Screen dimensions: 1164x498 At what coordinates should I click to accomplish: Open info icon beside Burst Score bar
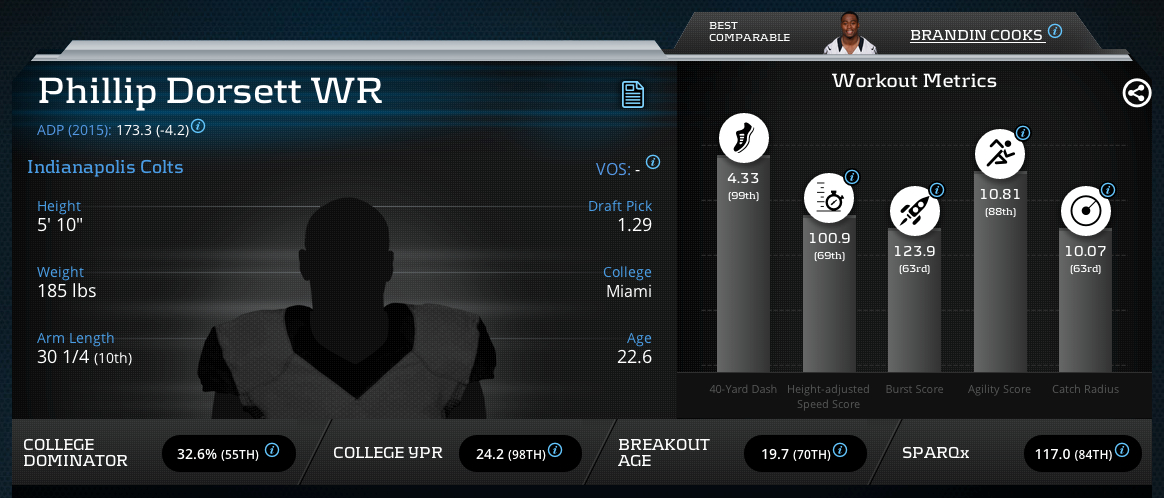tap(936, 188)
